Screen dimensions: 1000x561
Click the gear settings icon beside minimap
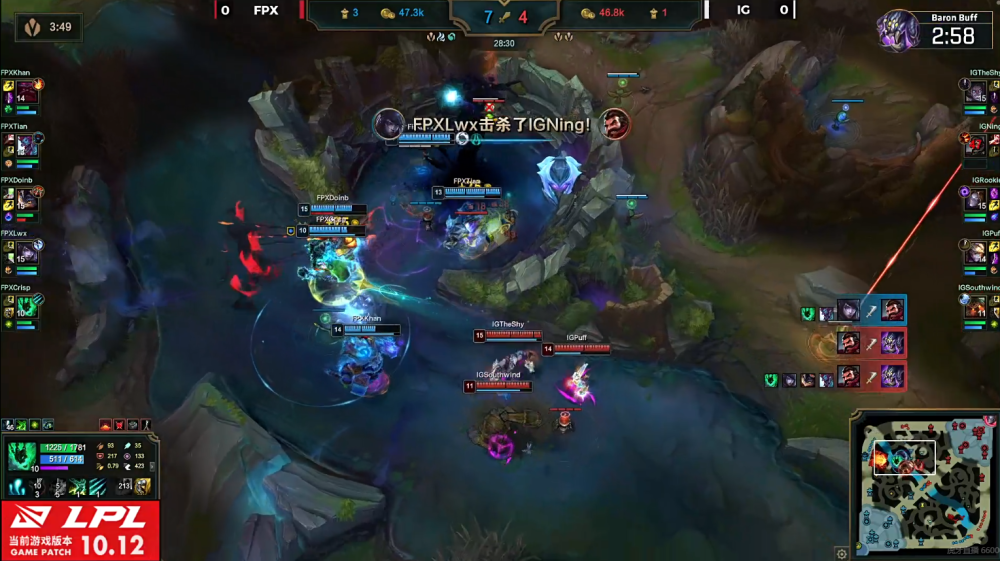tap(842, 551)
